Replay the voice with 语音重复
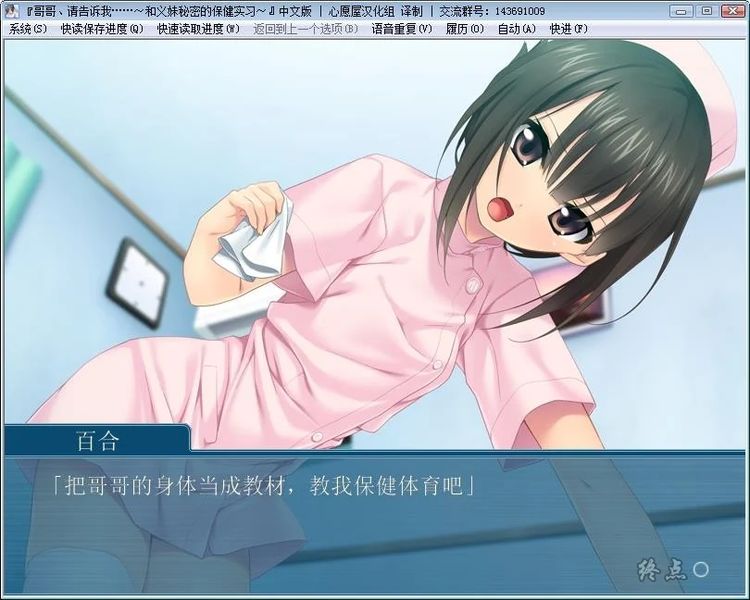Image resolution: width=750 pixels, height=600 pixels. pyautogui.click(x=401, y=29)
